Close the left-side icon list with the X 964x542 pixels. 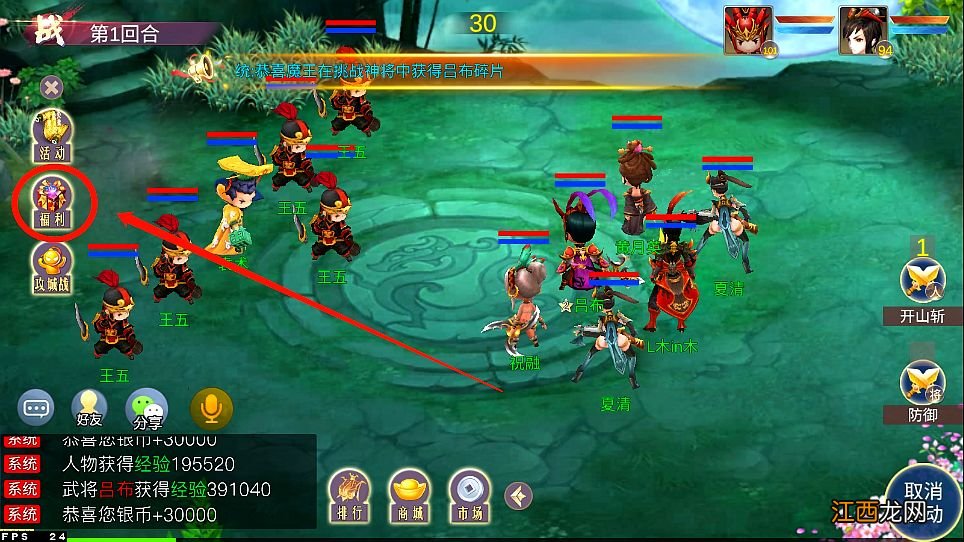(x=51, y=88)
